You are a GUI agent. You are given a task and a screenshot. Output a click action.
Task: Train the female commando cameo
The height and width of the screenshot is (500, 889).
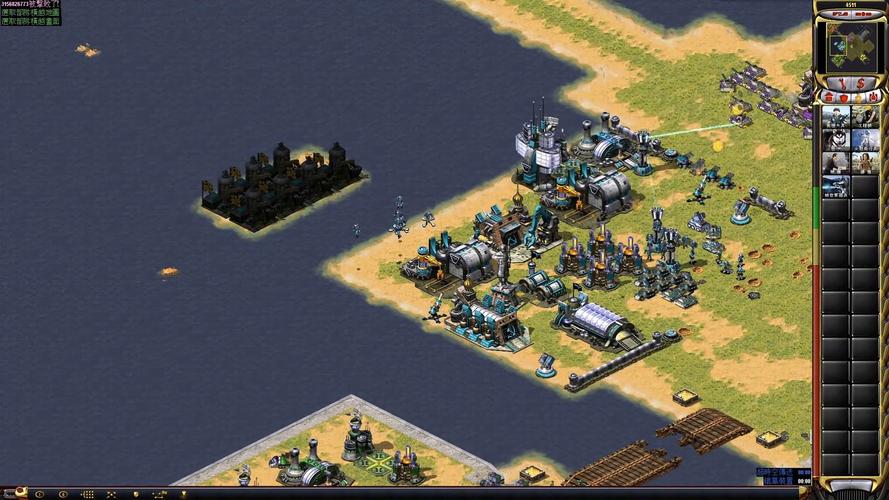(865, 163)
